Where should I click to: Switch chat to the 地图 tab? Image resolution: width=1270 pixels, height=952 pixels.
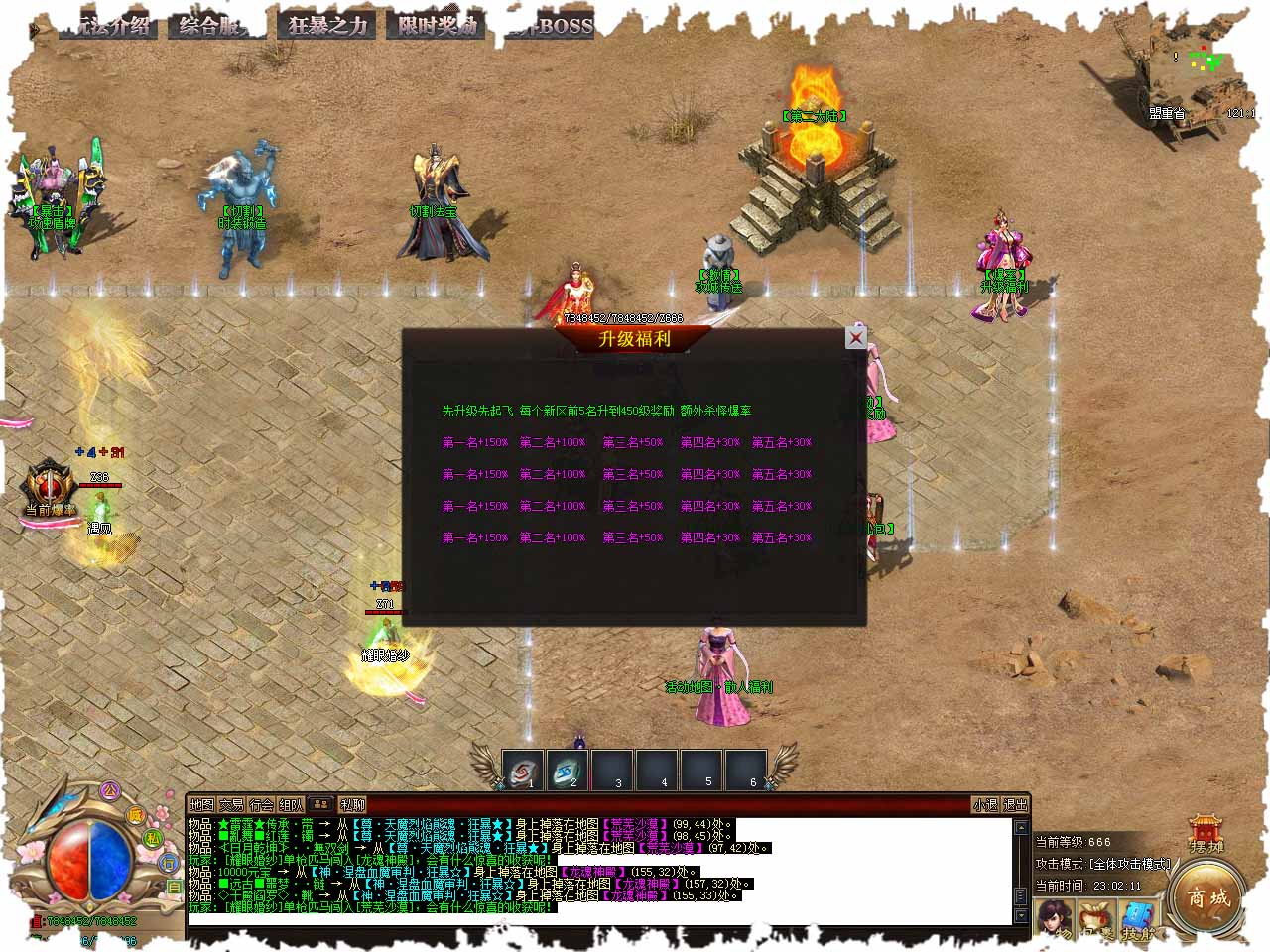(x=201, y=805)
